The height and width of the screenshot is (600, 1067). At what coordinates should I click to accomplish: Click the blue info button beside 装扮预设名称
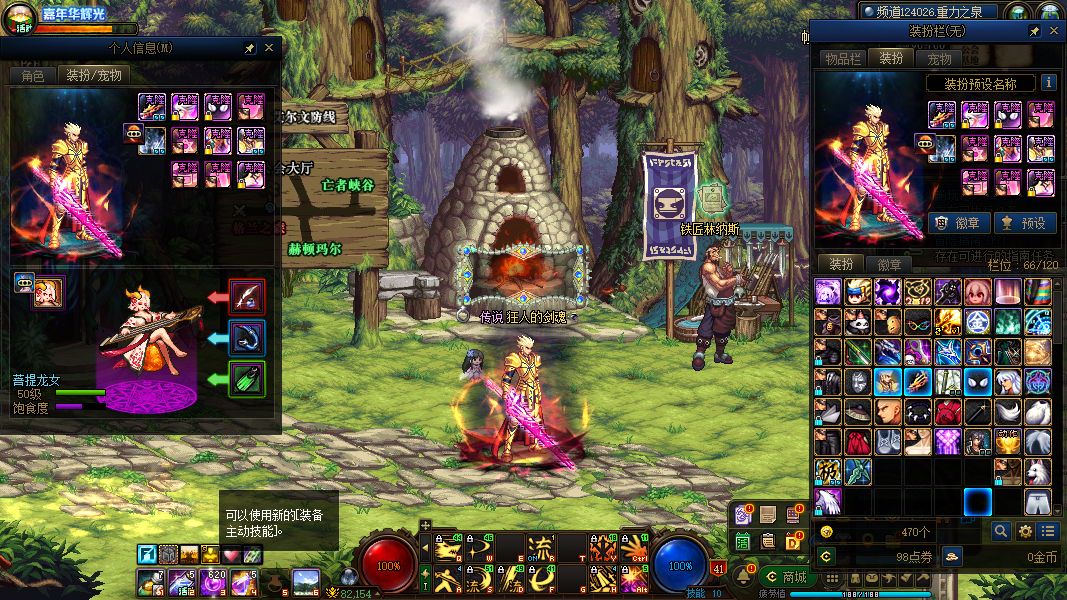(1048, 83)
